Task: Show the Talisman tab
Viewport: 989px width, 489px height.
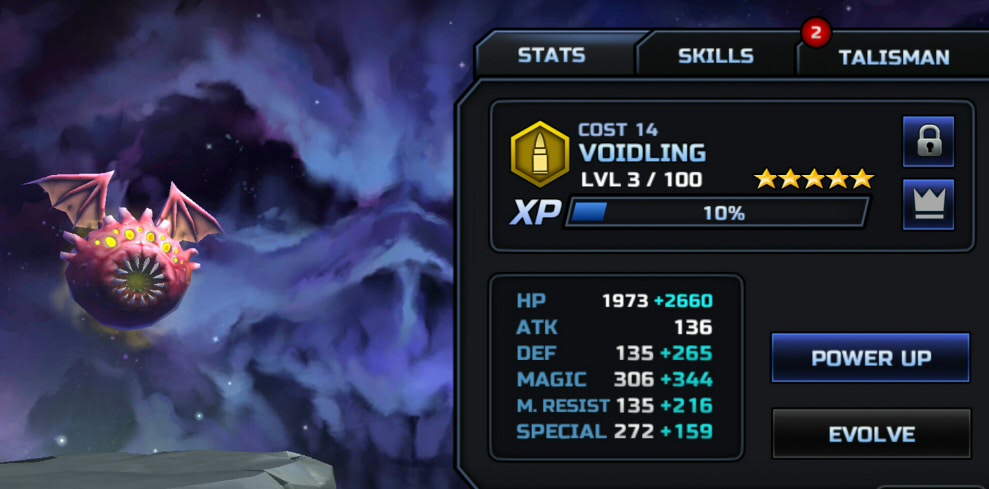Action: 893,57
